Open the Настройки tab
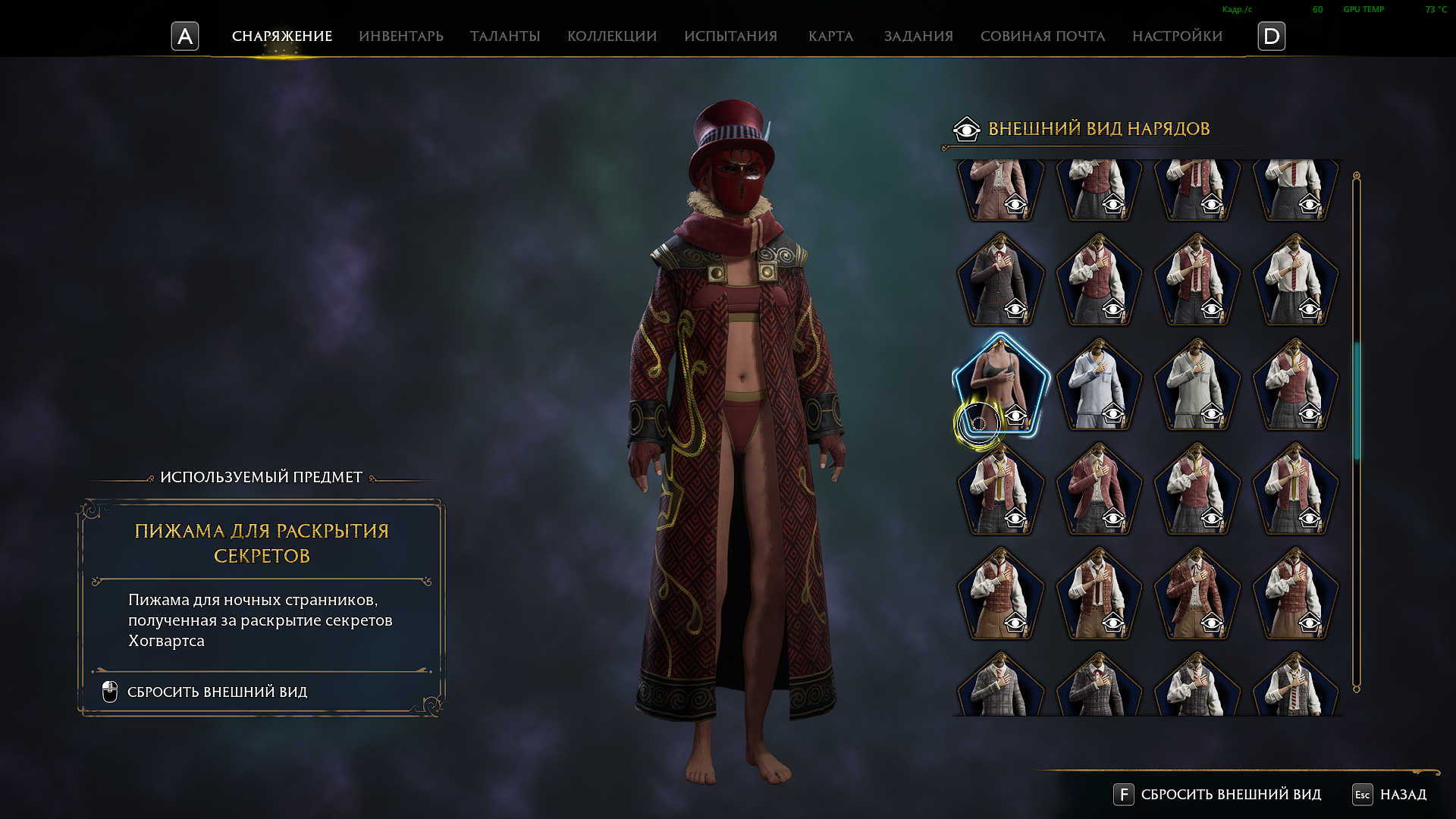Image resolution: width=1456 pixels, height=819 pixels. 1177,36
